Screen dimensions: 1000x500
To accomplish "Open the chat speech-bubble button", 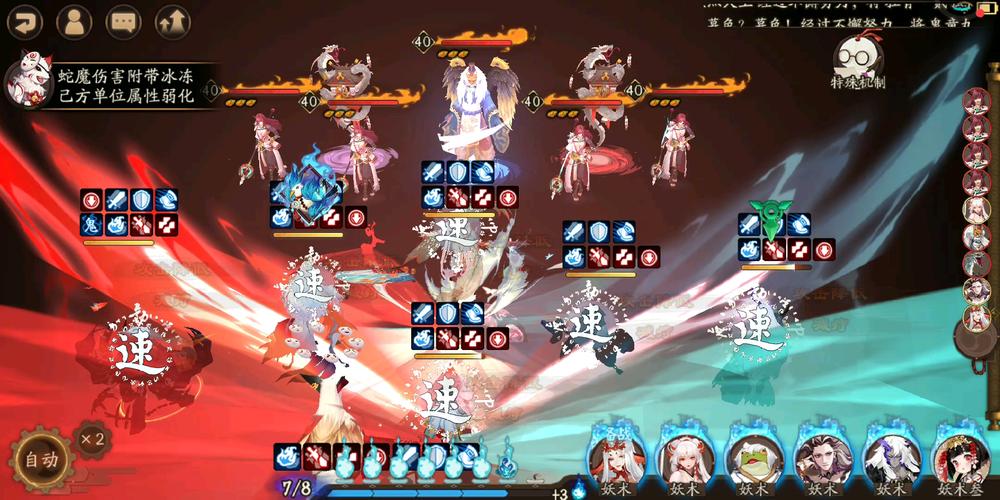I will click(123, 21).
